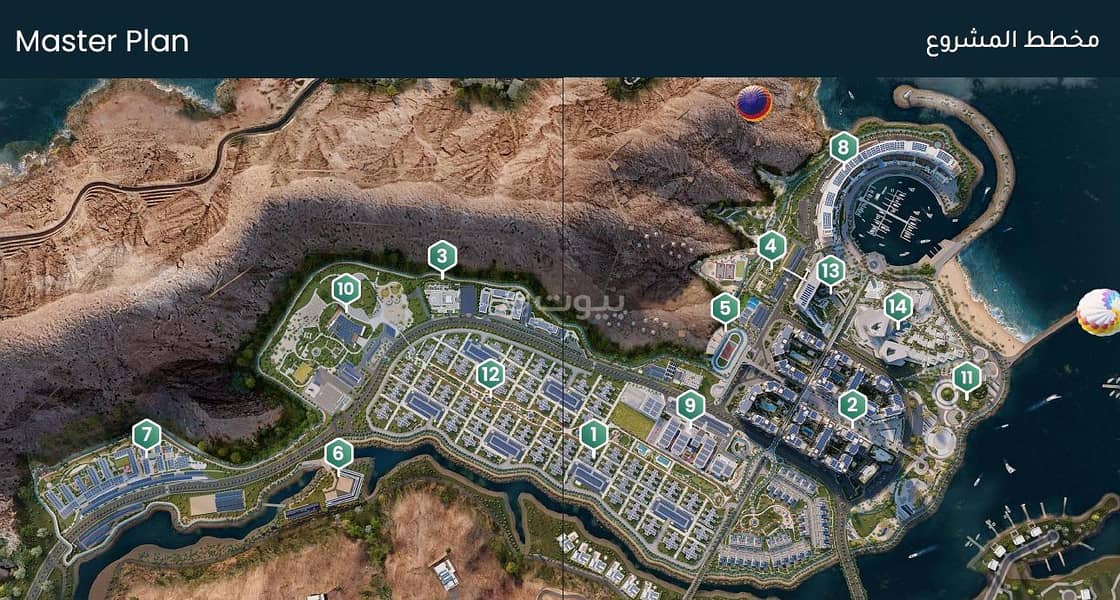This screenshot has width=1120, height=600.
Task: Choose the number 12 map pin
Action: coord(489,375)
